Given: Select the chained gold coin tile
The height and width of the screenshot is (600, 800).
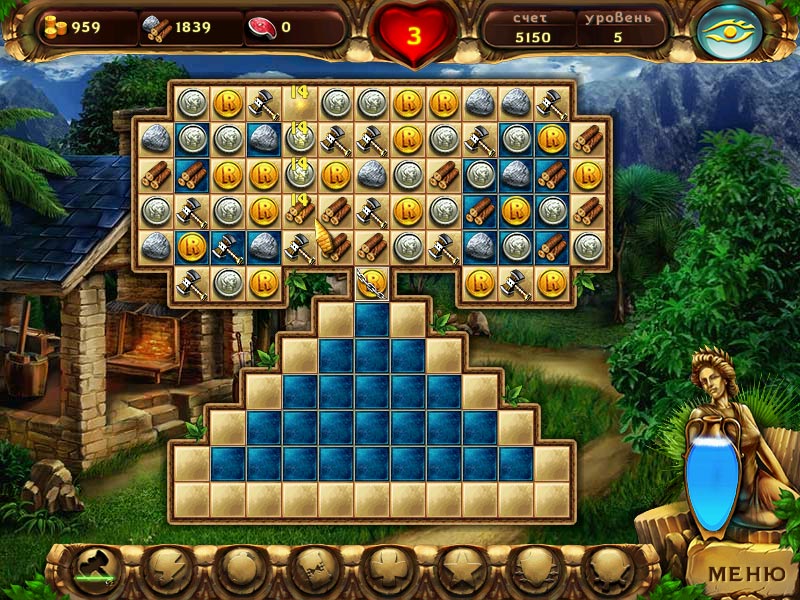Looking at the screenshot, I should [372, 281].
